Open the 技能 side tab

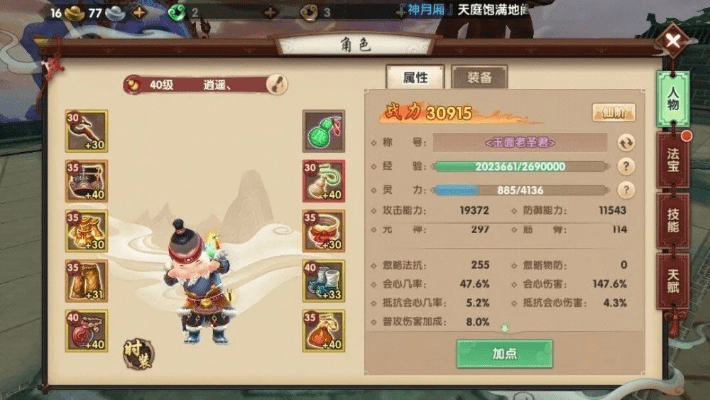tap(673, 222)
